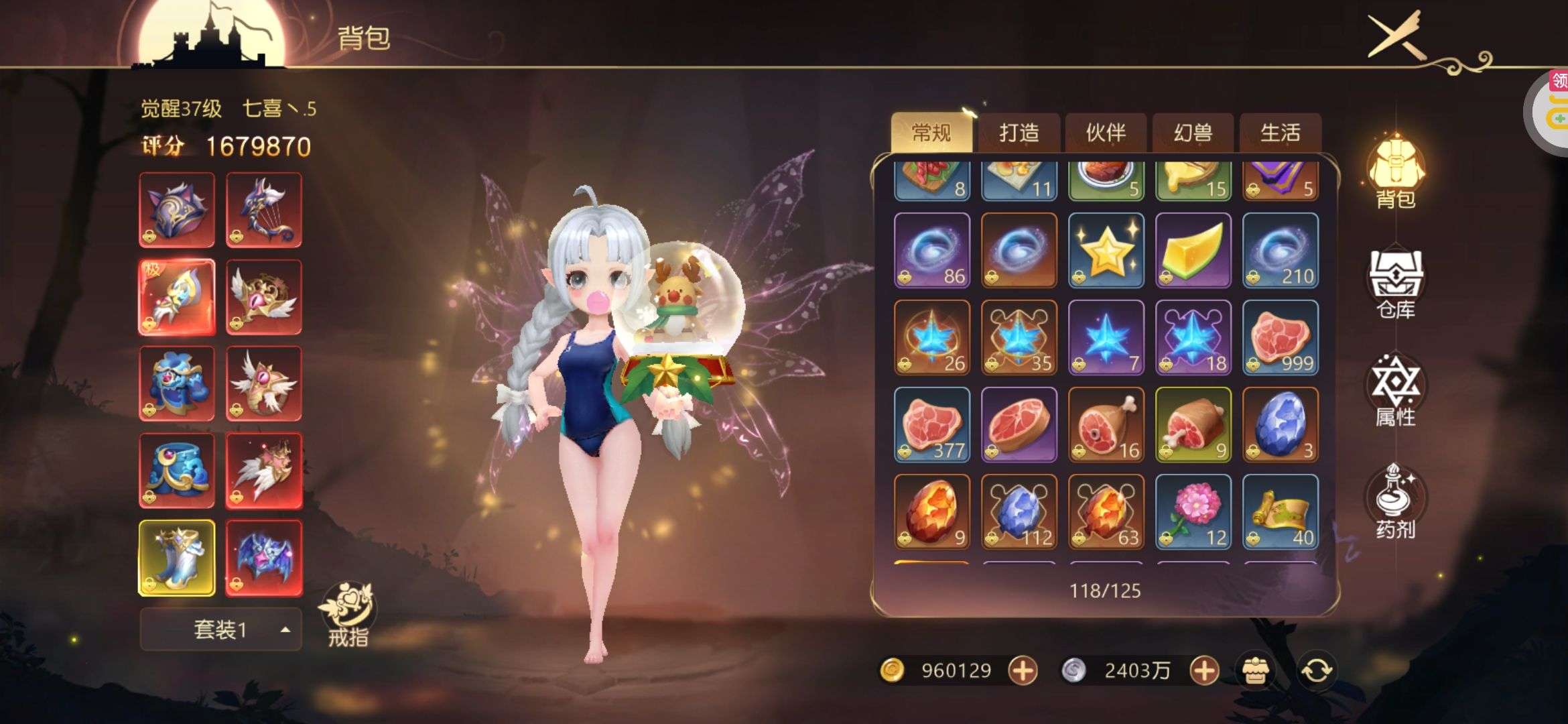
Task: Open the shop basket icon beside currency
Action: click(x=1254, y=670)
